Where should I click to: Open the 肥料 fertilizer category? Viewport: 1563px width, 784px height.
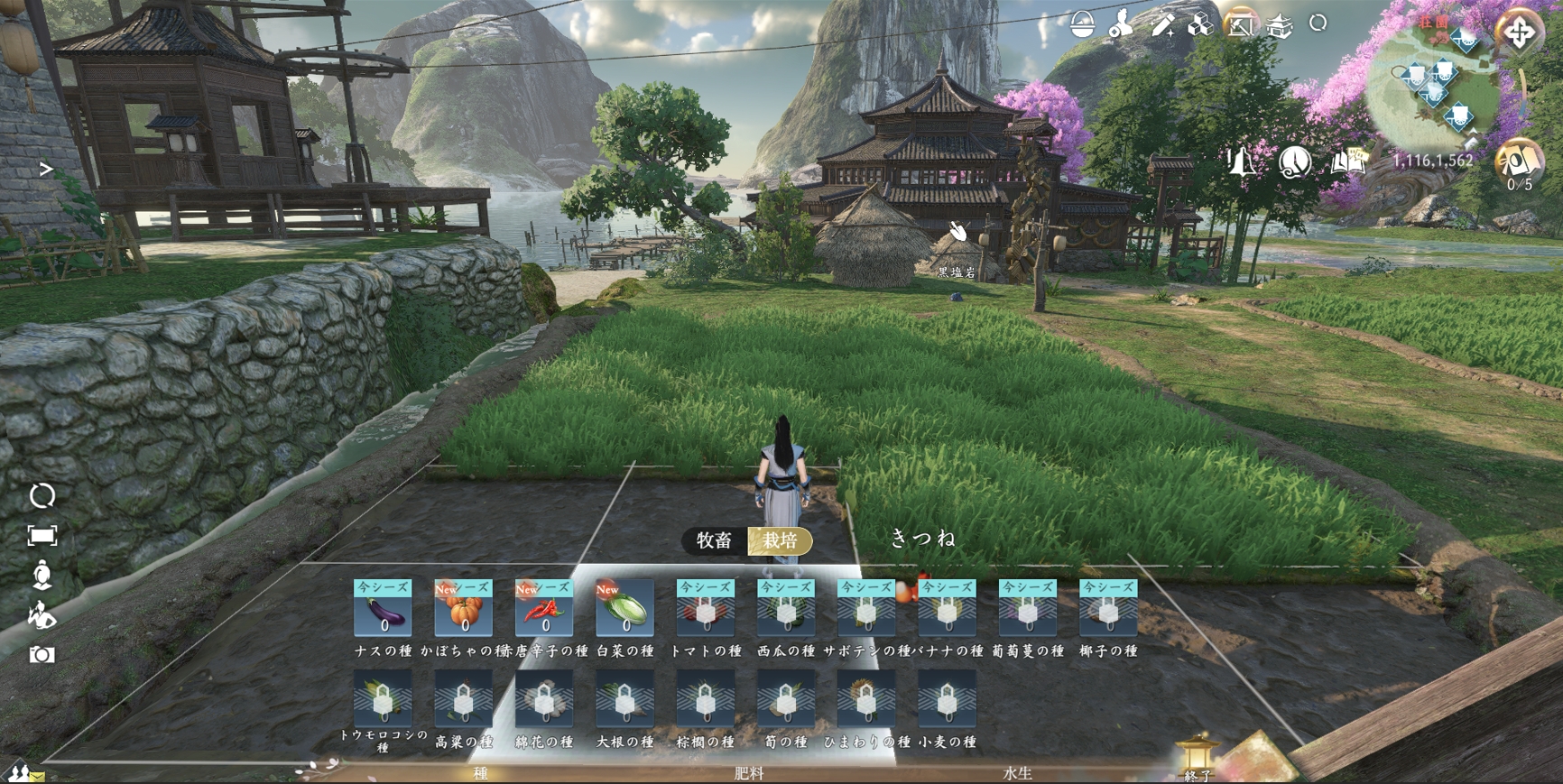(749, 773)
